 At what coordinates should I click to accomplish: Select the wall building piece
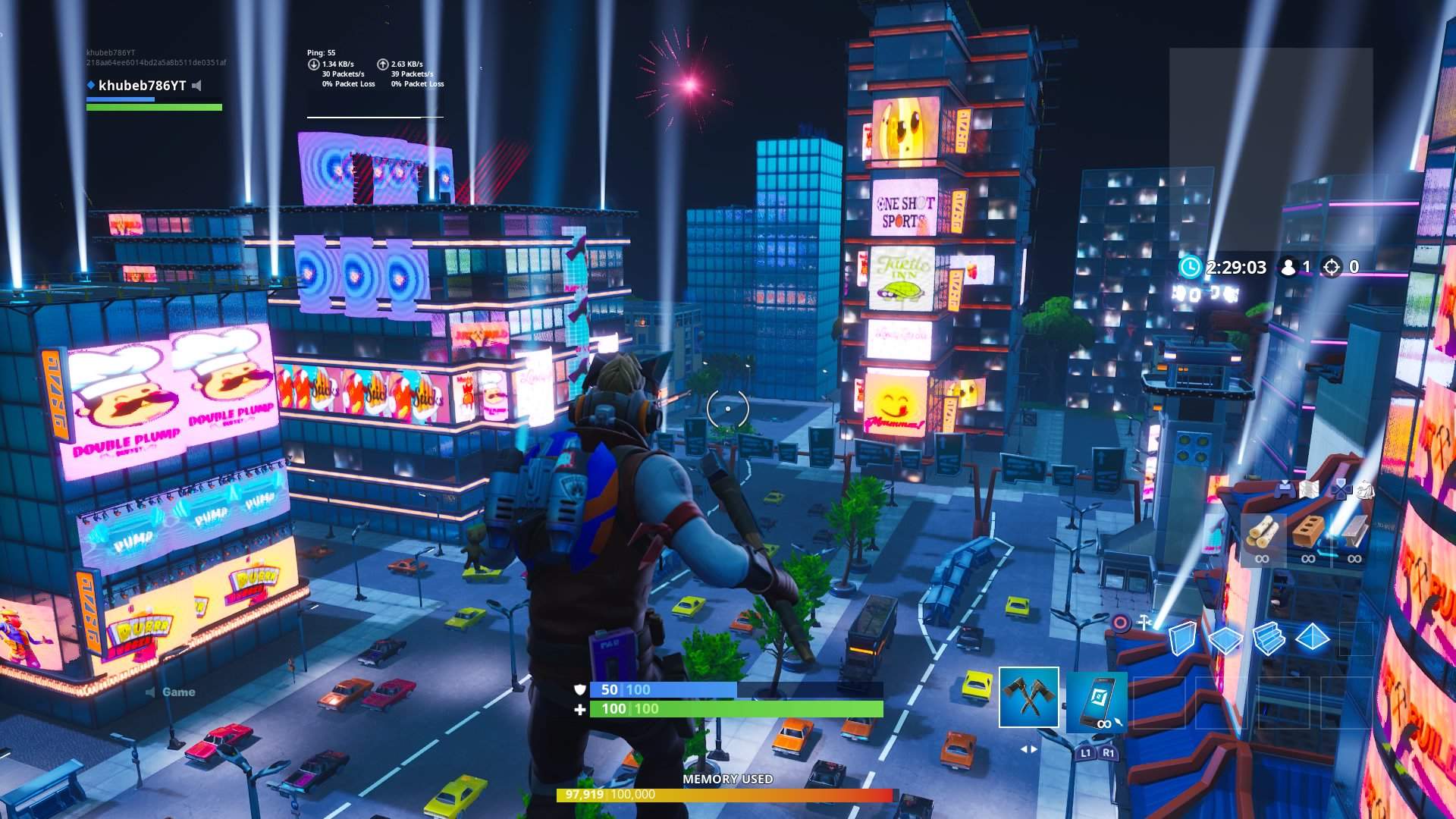(x=1183, y=639)
